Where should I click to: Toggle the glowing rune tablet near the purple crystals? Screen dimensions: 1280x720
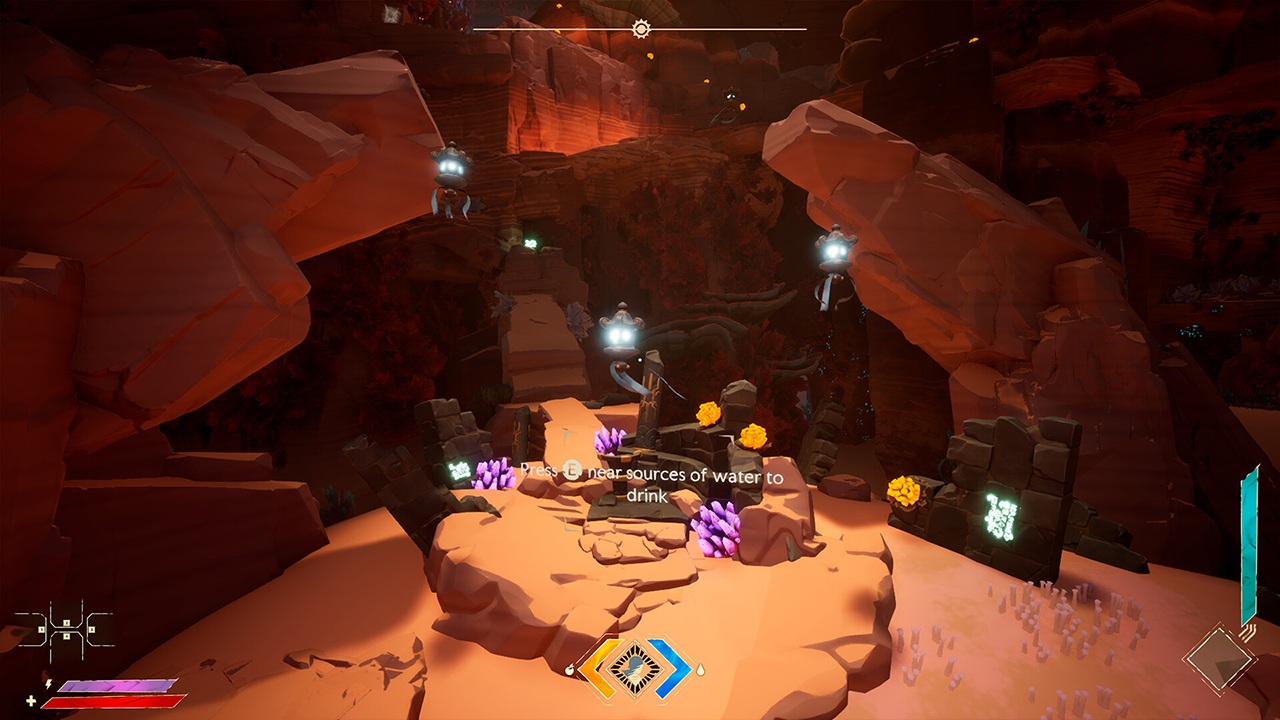click(460, 468)
